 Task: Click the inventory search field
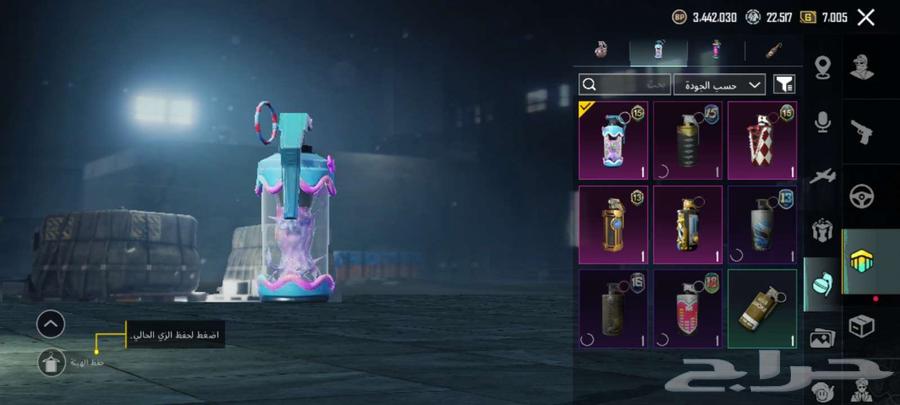(625, 85)
